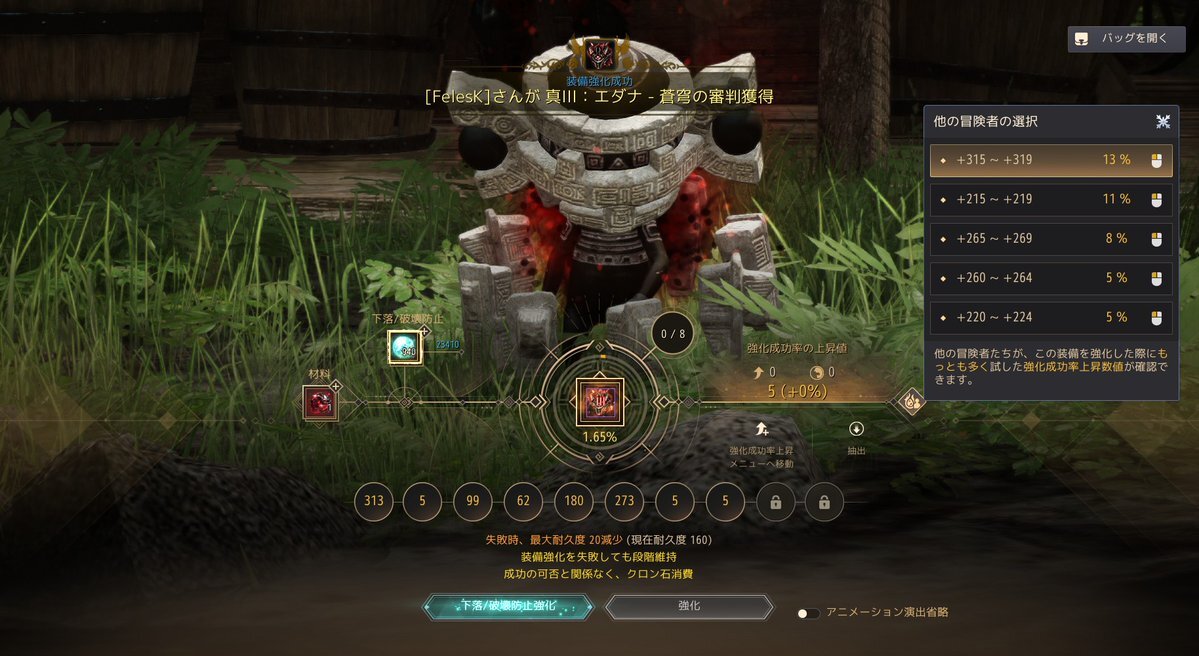1199x656 pixels.
Task: Select the +315 ~ +319 row
Action: pos(1050,160)
